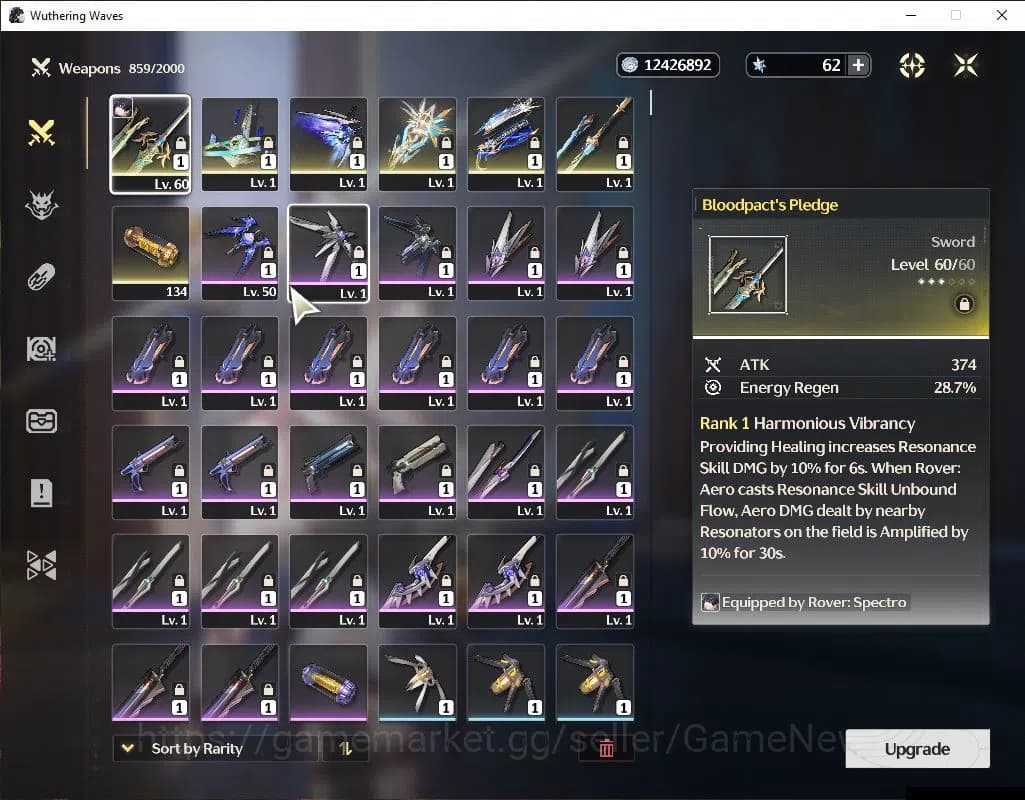Upgrade the Bloodpact's Pledge sword
1025x800 pixels.
pos(917,749)
